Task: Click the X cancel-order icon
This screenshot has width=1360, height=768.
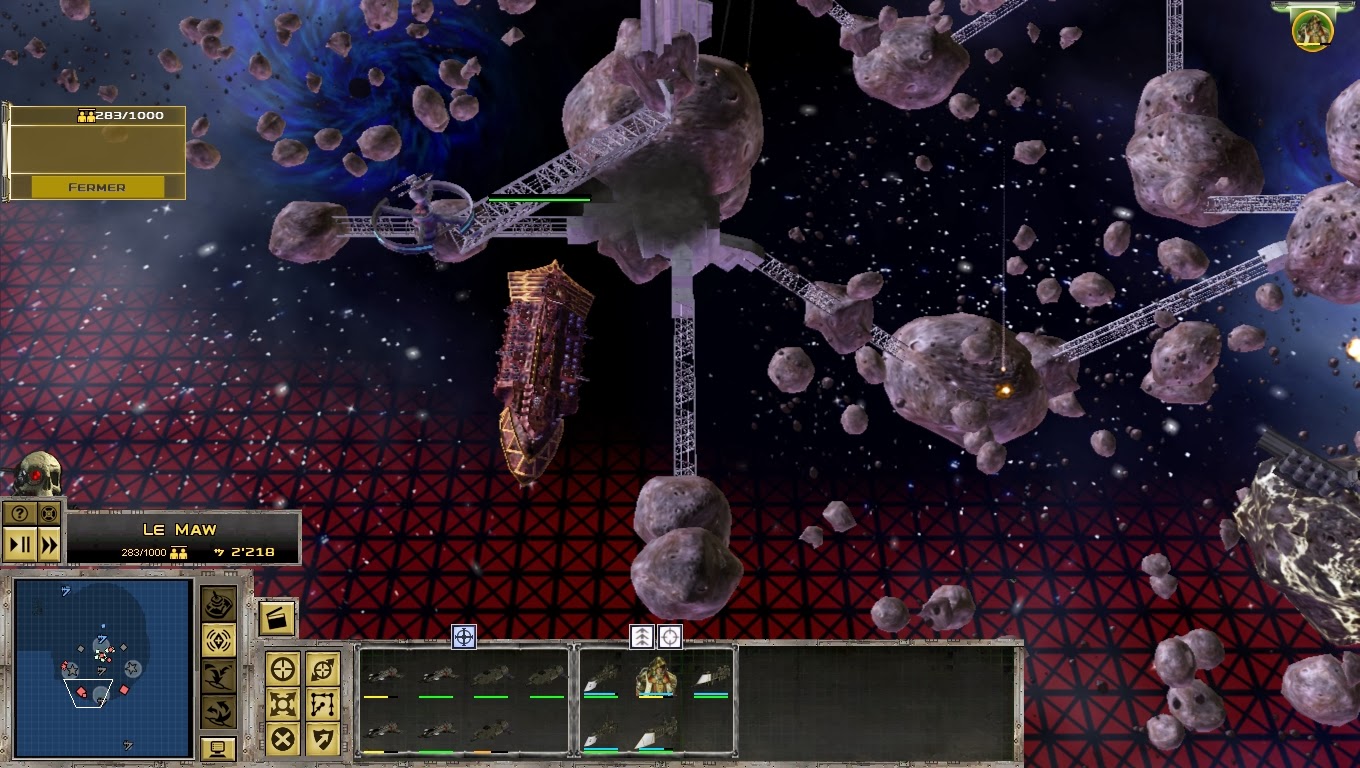Action: tap(282, 738)
